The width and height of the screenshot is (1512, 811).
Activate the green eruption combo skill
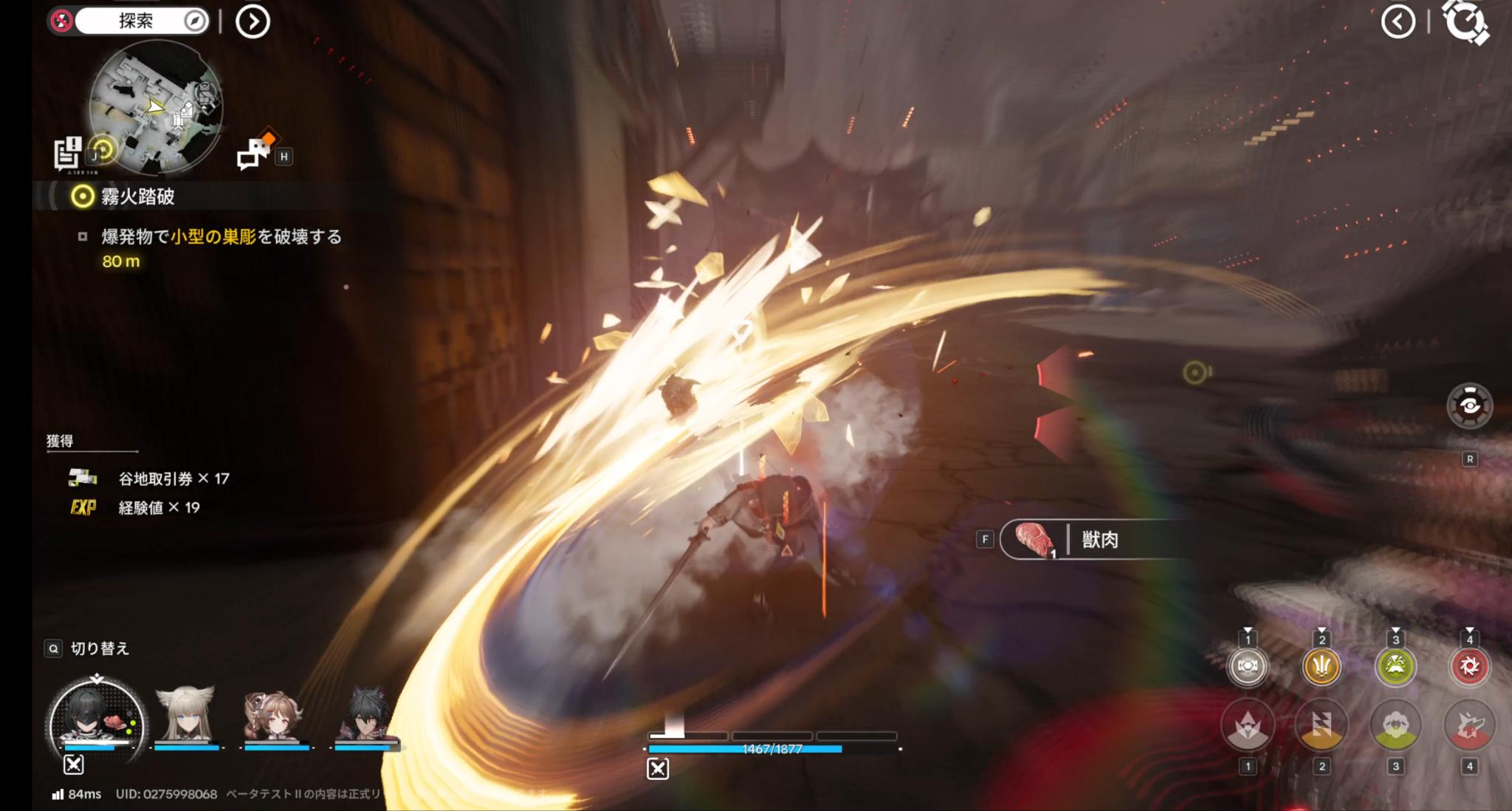(1395, 667)
